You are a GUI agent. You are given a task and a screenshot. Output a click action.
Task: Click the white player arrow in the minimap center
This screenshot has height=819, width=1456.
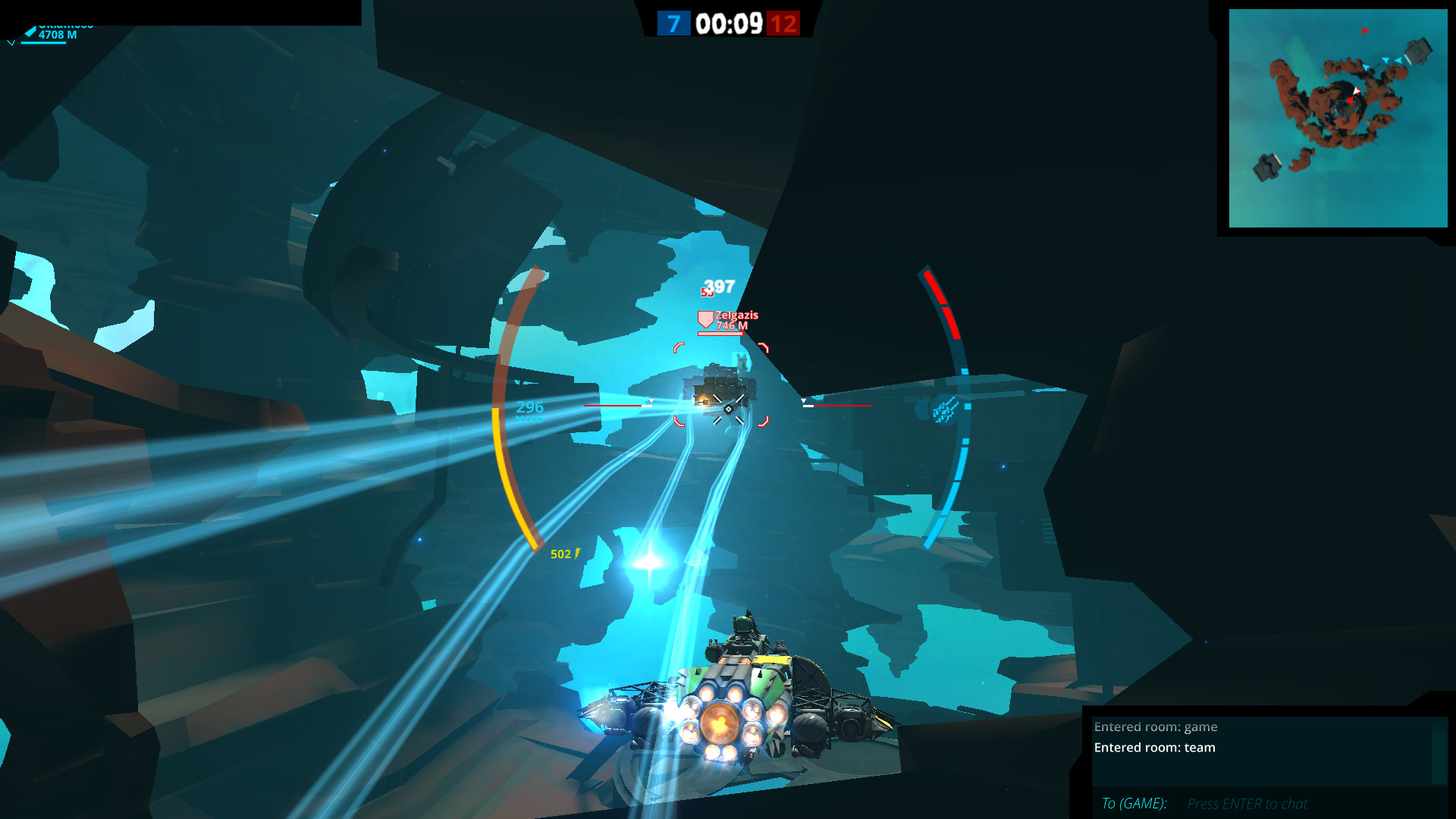point(1357,90)
